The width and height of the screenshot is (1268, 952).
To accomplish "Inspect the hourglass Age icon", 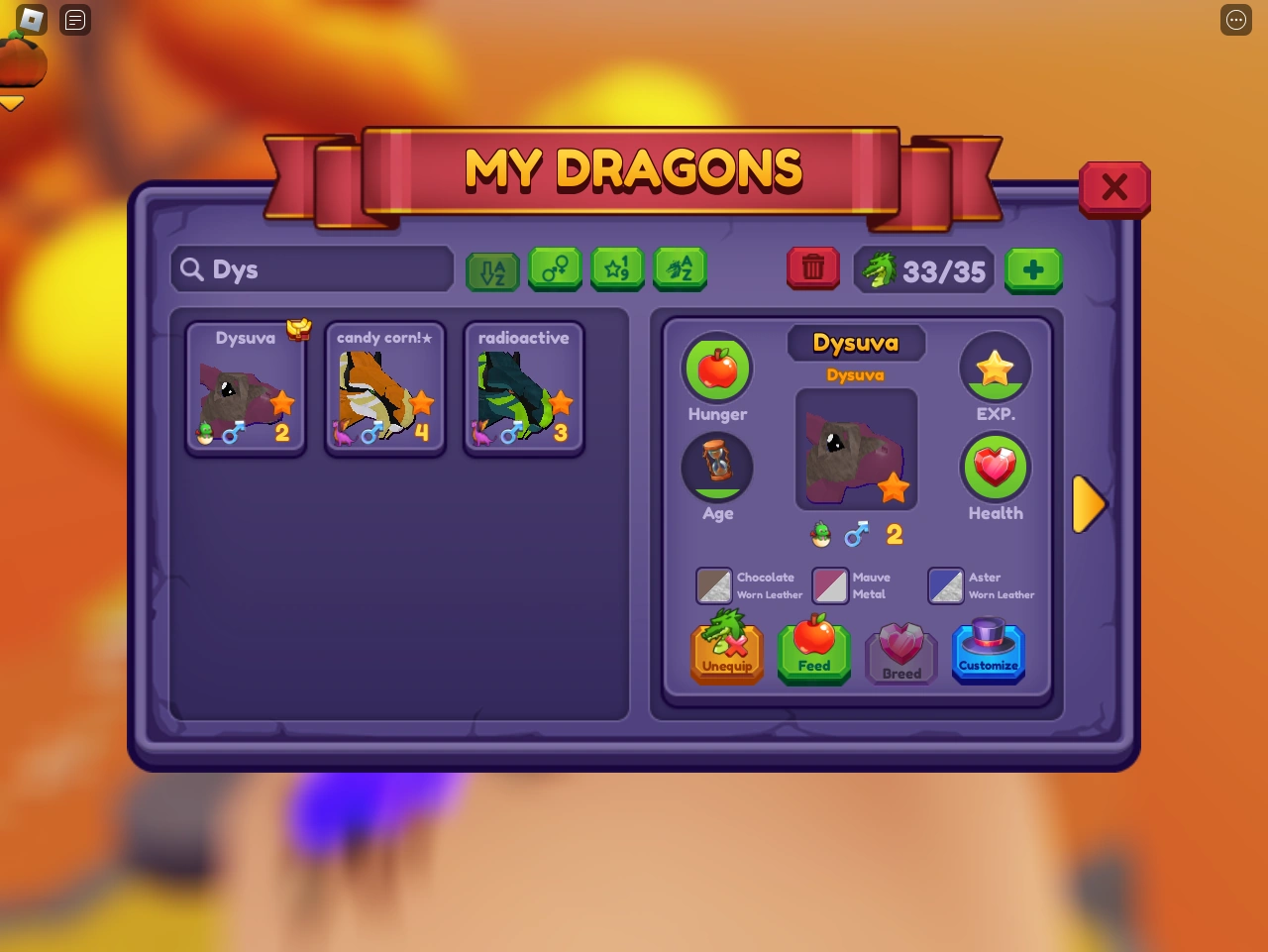I will pyautogui.click(x=717, y=467).
